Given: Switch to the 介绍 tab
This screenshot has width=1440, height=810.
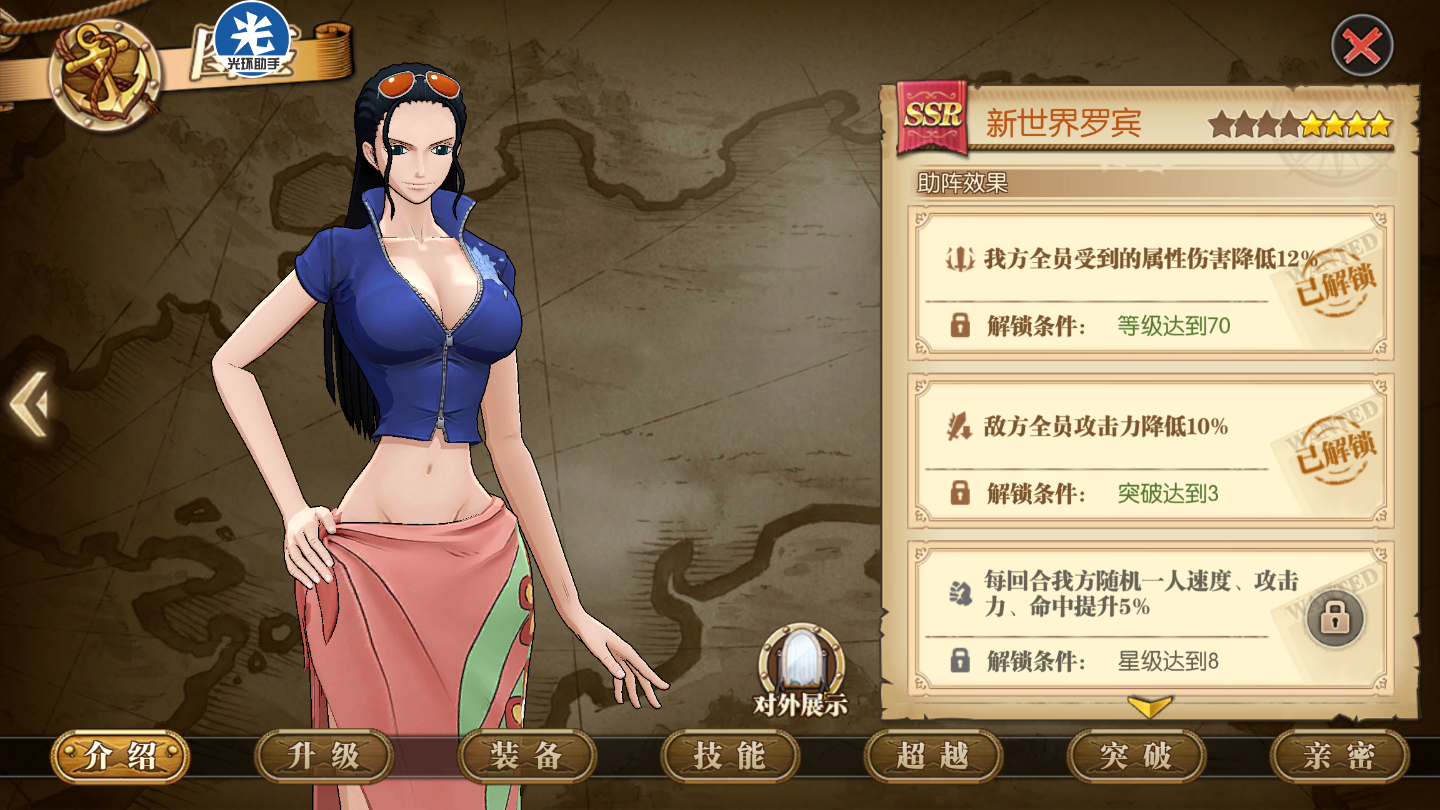Looking at the screenshot, I should click(x=121, y=756).
